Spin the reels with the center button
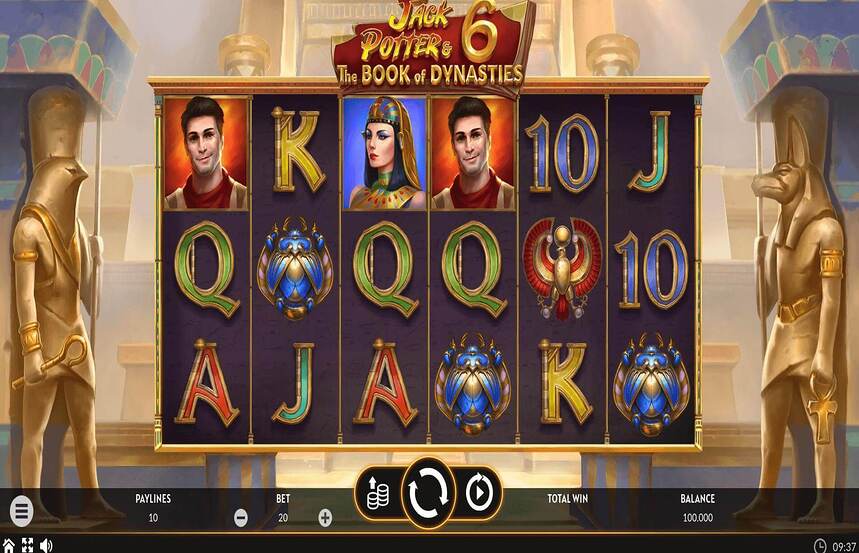Screen dimensions: 859x553 point(429,493)
